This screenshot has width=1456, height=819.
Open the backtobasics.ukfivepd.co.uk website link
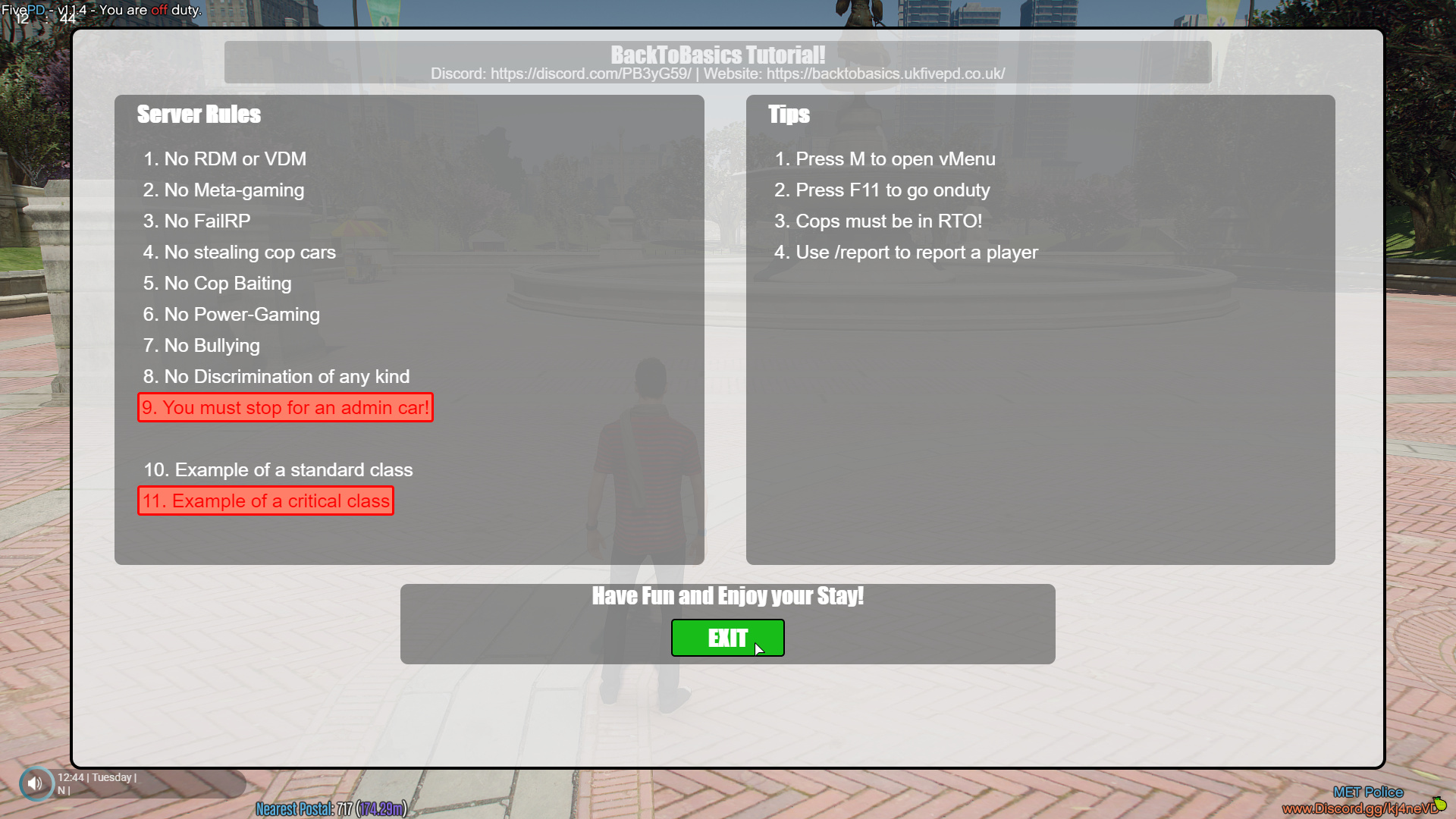tap(885, 74)
